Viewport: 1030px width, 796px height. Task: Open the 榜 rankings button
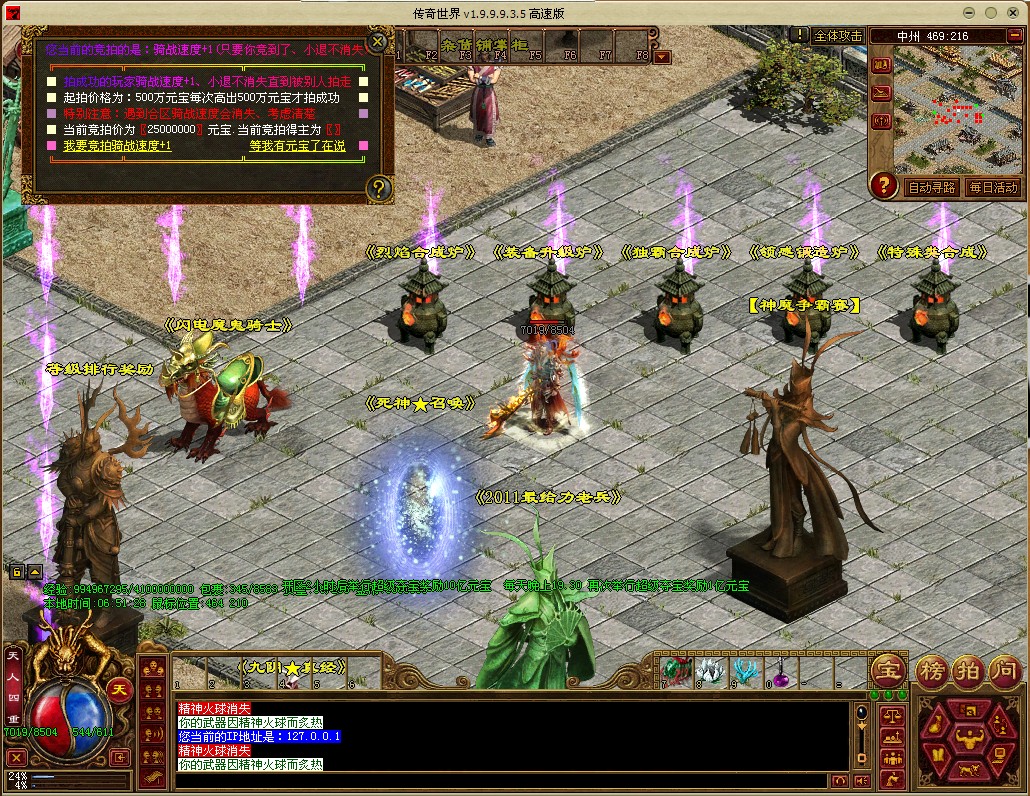click(932, 670)
